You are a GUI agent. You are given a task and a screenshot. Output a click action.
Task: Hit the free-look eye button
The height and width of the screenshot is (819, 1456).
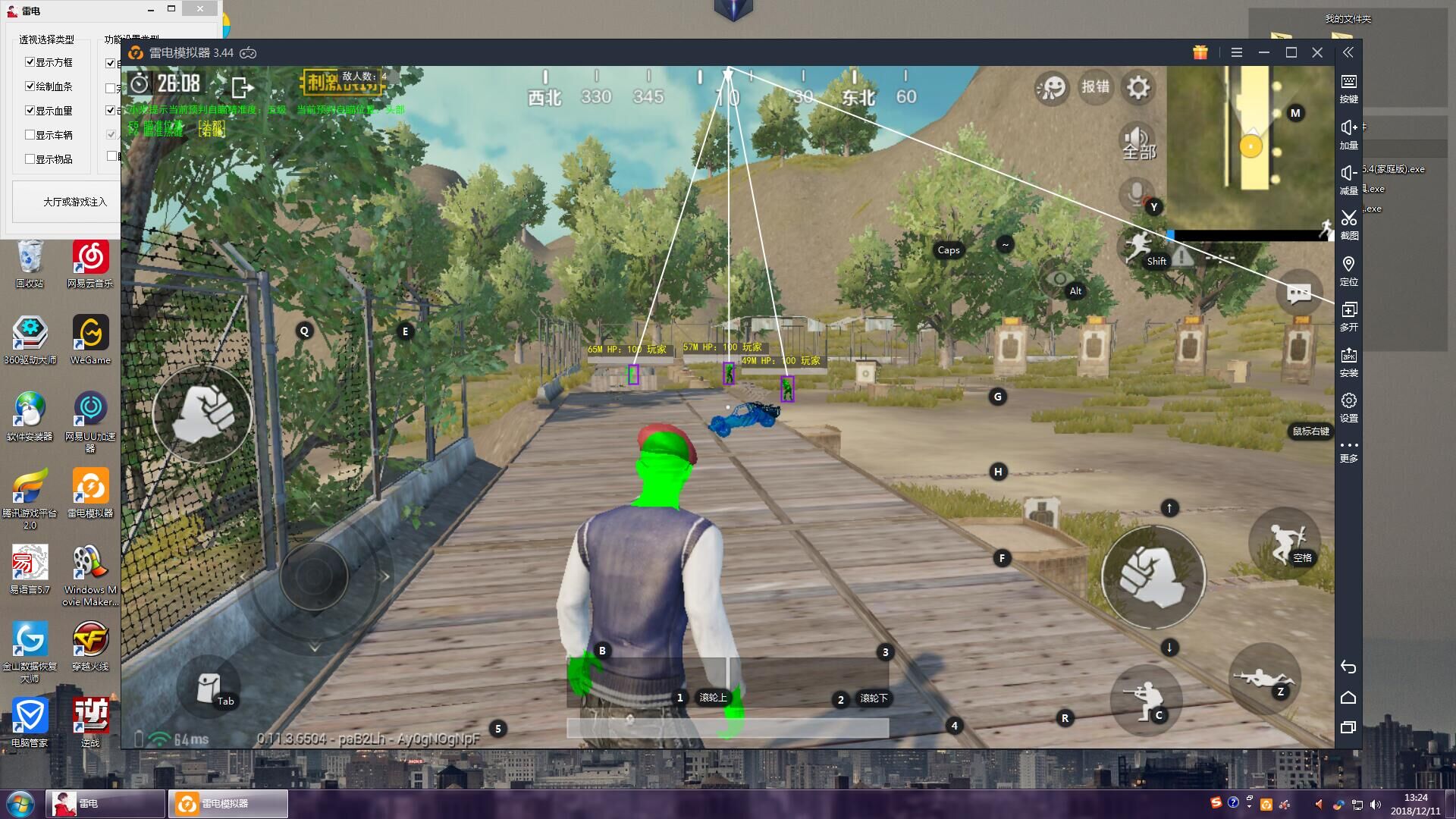point(1059,279)
